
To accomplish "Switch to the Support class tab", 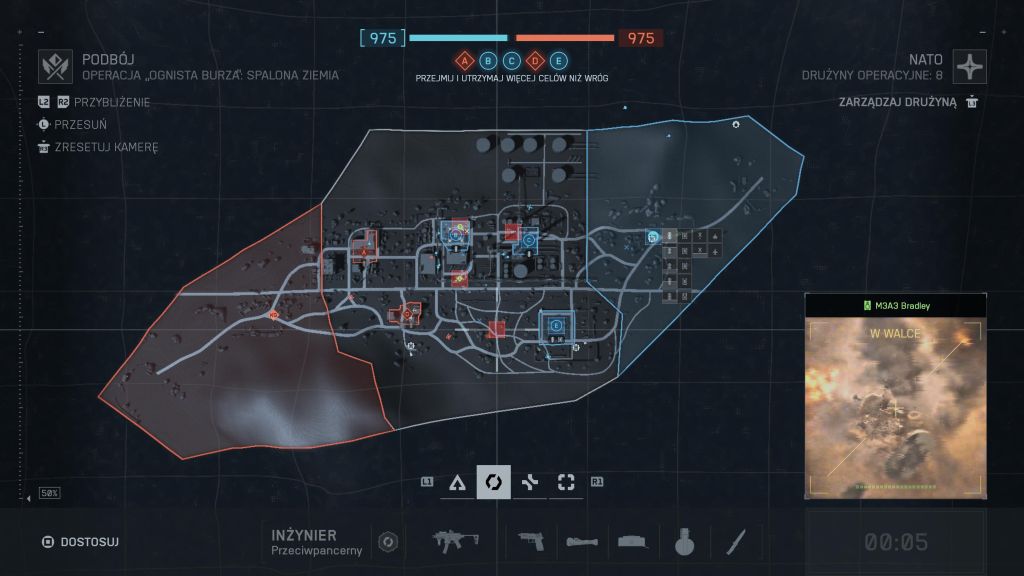I will (530, 482).
